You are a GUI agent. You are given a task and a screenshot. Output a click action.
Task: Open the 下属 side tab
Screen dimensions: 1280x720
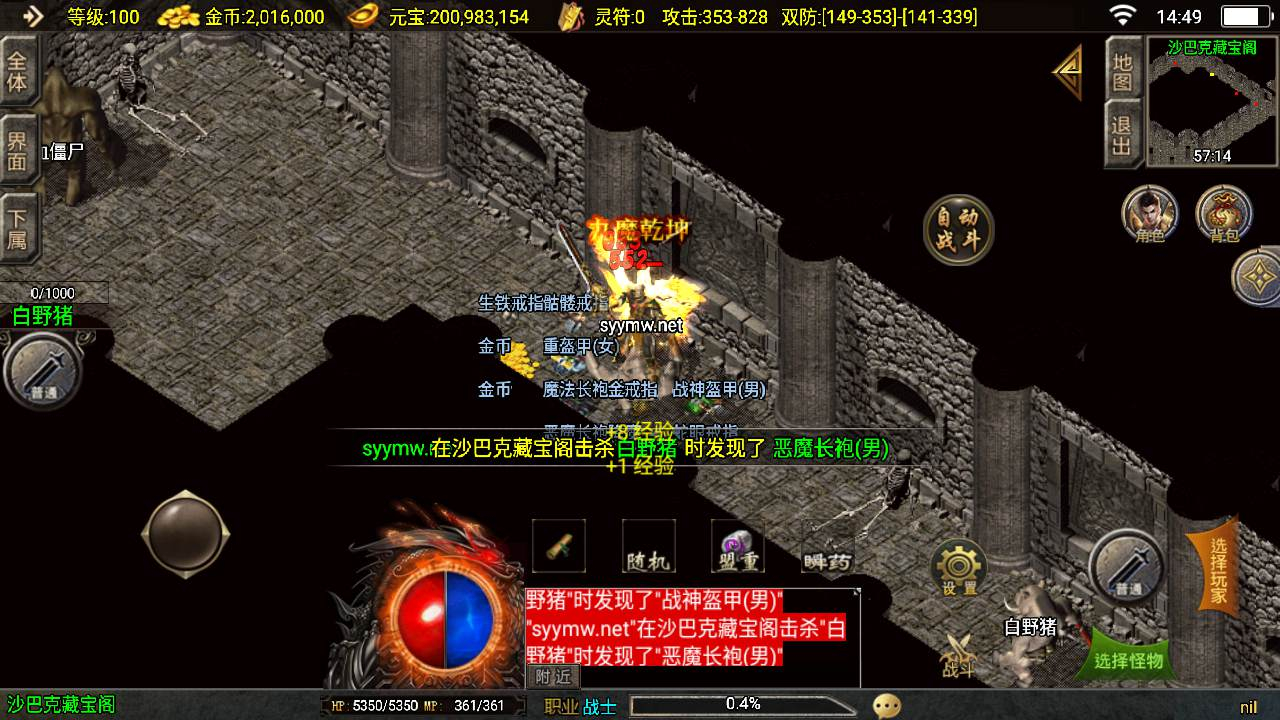(17, 227)
